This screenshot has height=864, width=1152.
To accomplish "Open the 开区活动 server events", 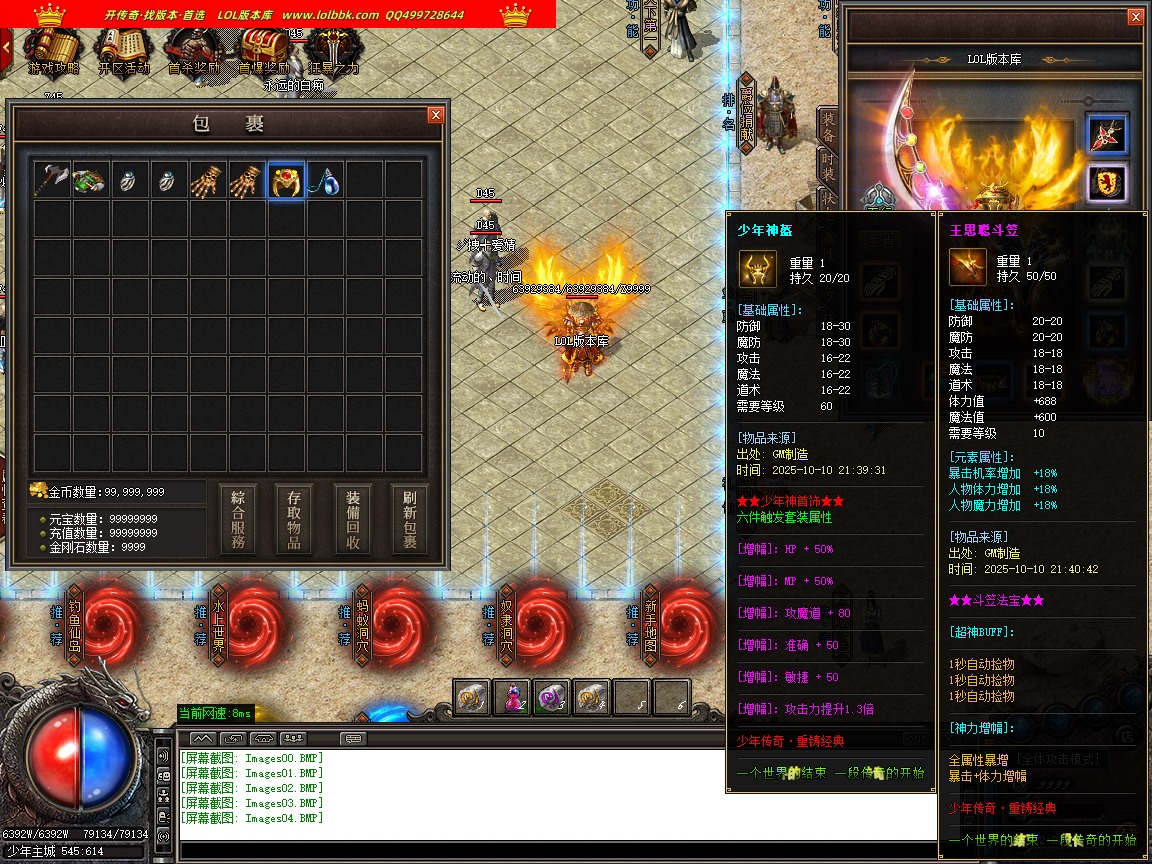I will pos(123,51).
